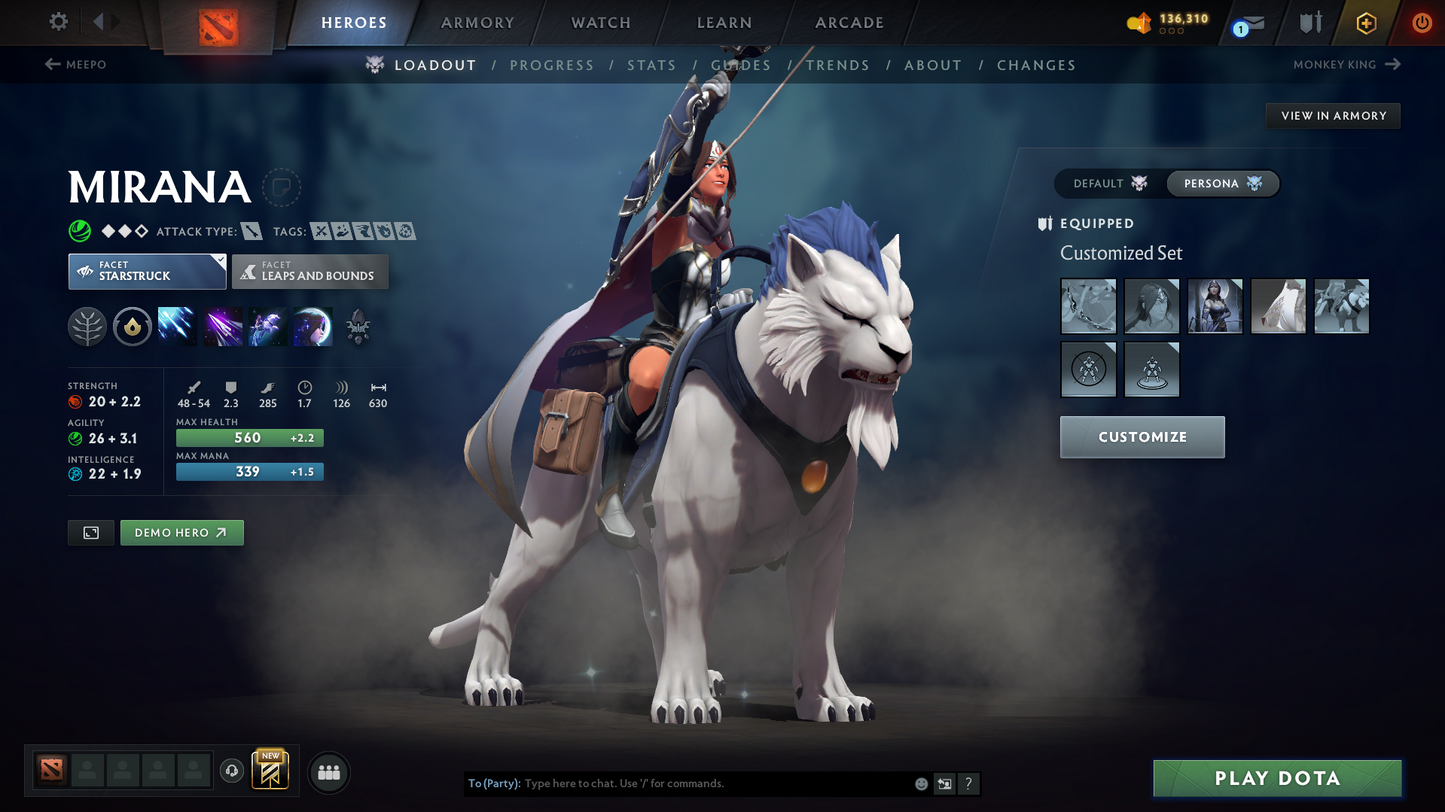Click Mirana's max health bar
The width and height of the screenshot is (1445, 812).
tap(249, 437)
